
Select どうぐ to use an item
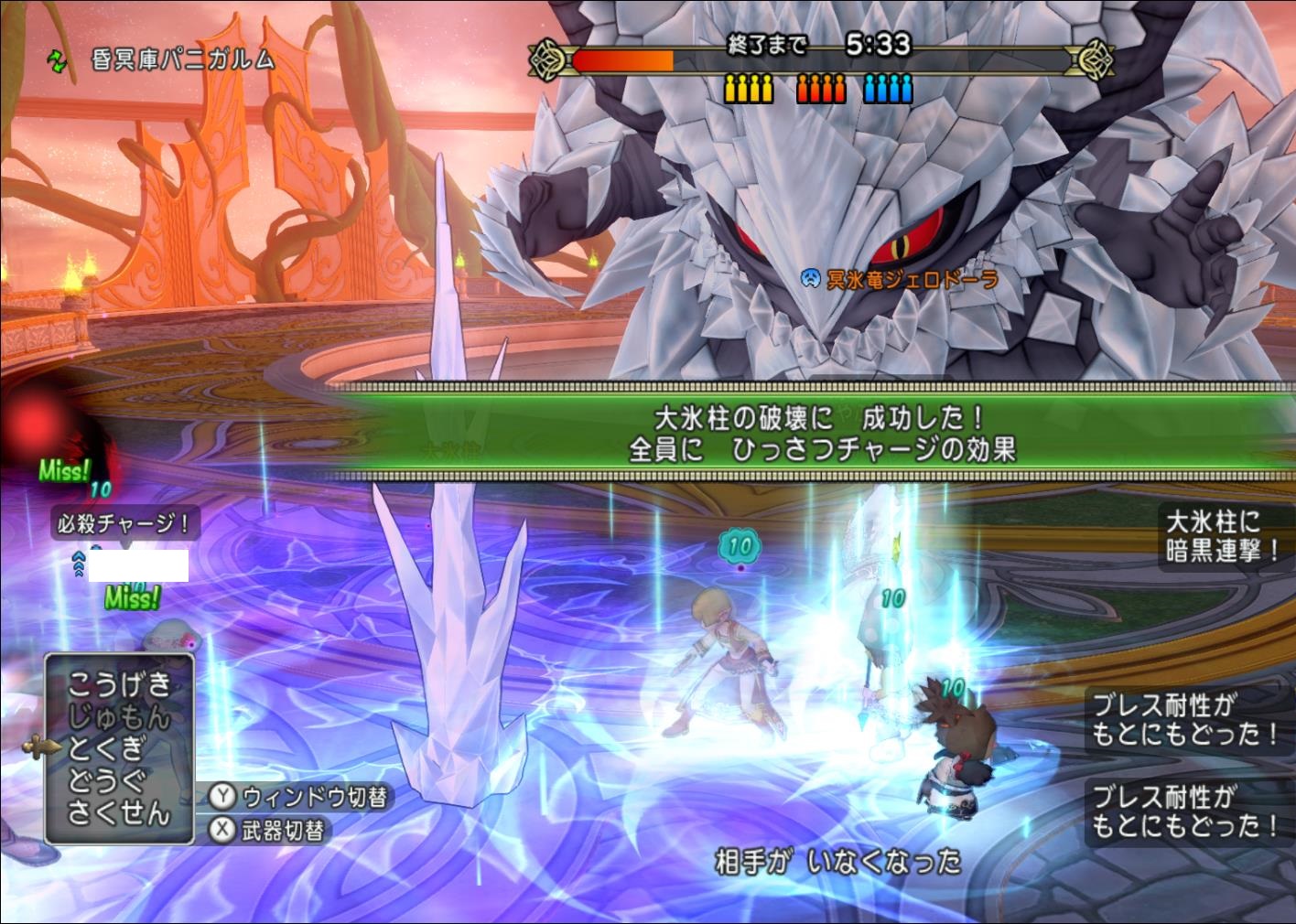tap(106, 780)
